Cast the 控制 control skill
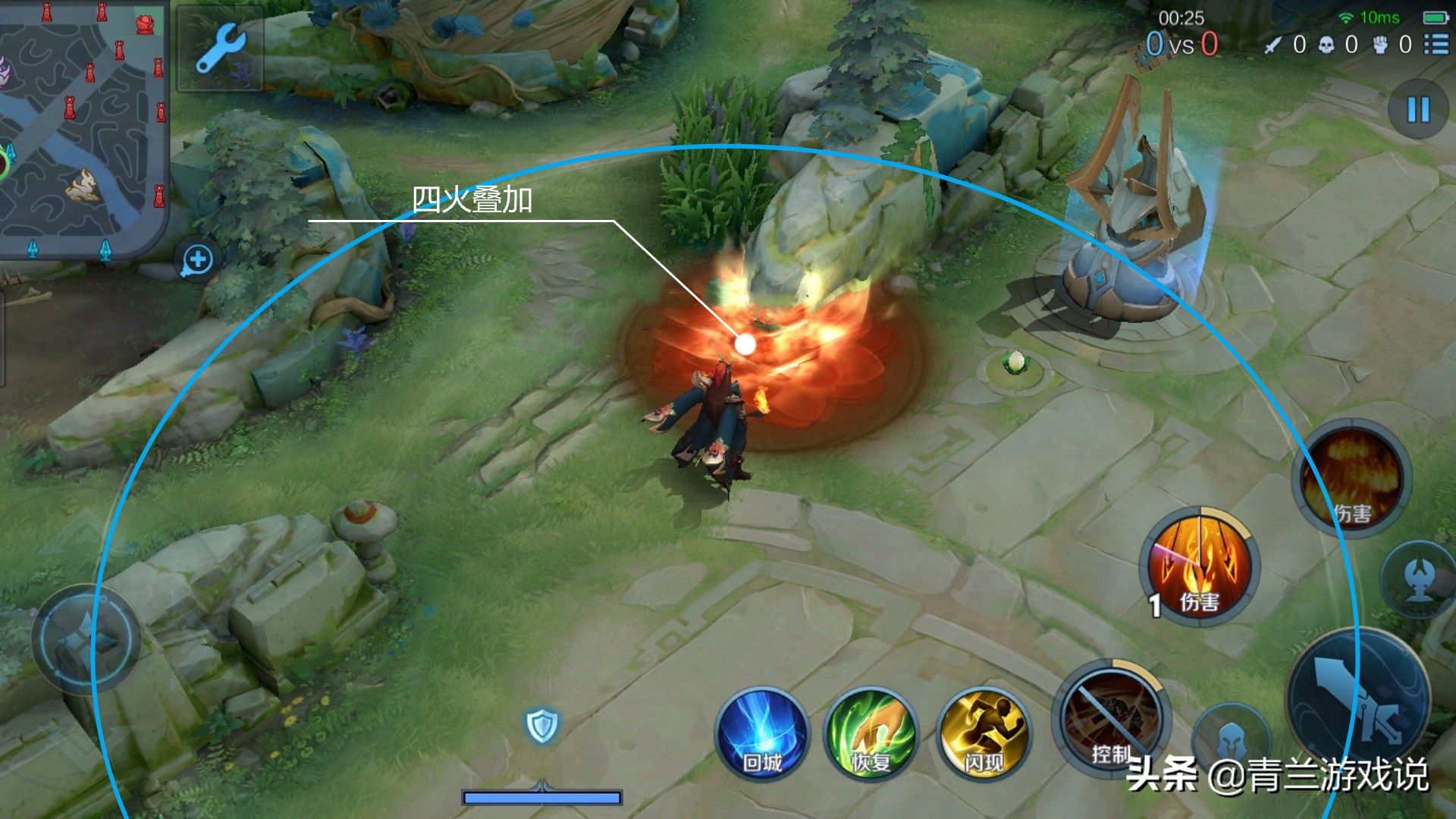This screenshot has height=819, width=1456. 1109,720
